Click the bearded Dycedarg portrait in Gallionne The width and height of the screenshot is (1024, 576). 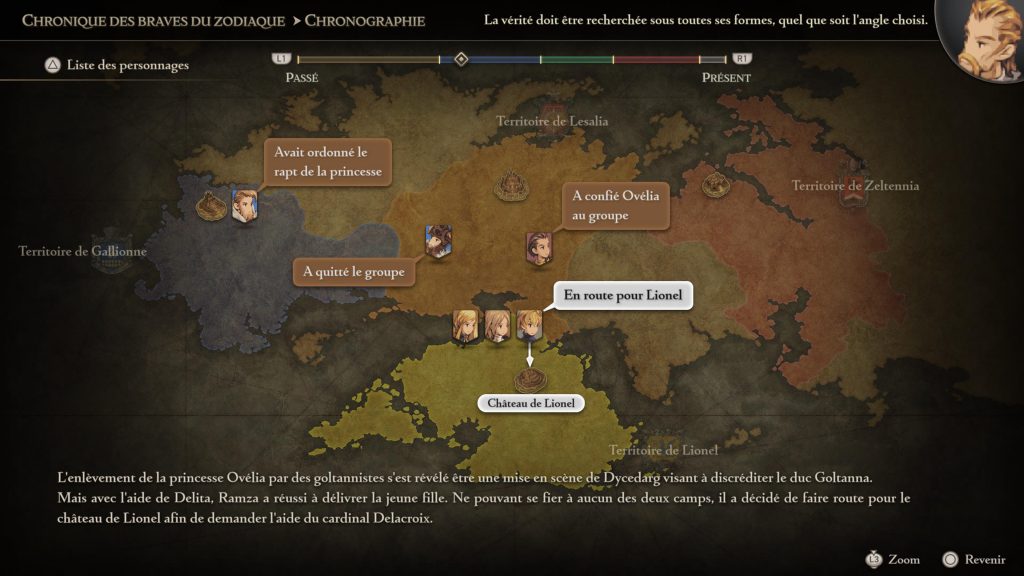(x=244, y=205)
